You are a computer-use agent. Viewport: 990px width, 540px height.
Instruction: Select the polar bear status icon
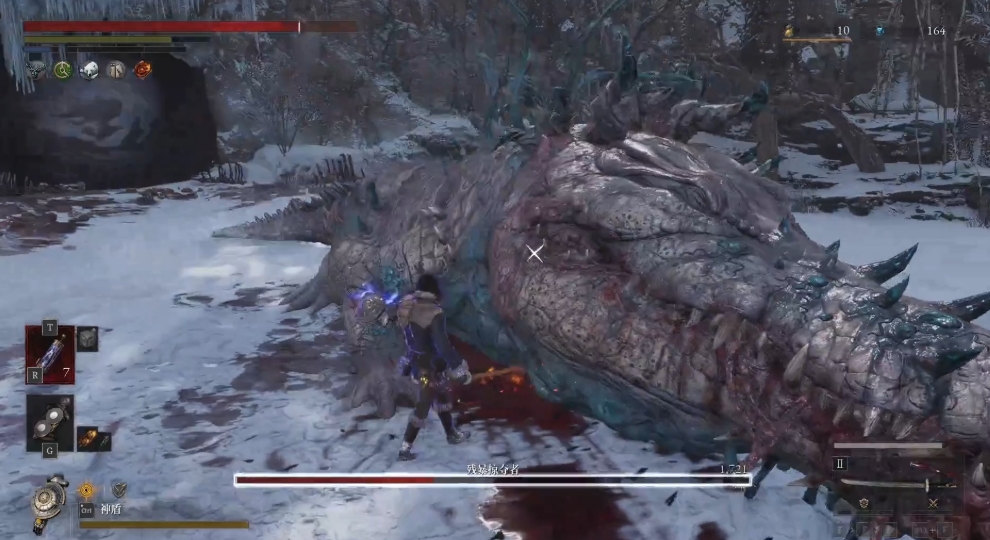(x=89, y=70)
